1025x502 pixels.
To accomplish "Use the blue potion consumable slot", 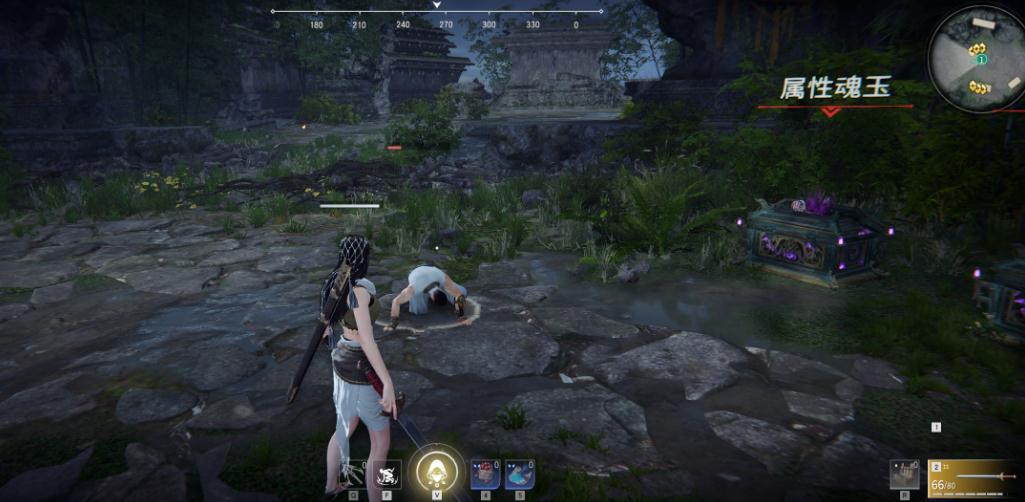I will coord(519,473).
